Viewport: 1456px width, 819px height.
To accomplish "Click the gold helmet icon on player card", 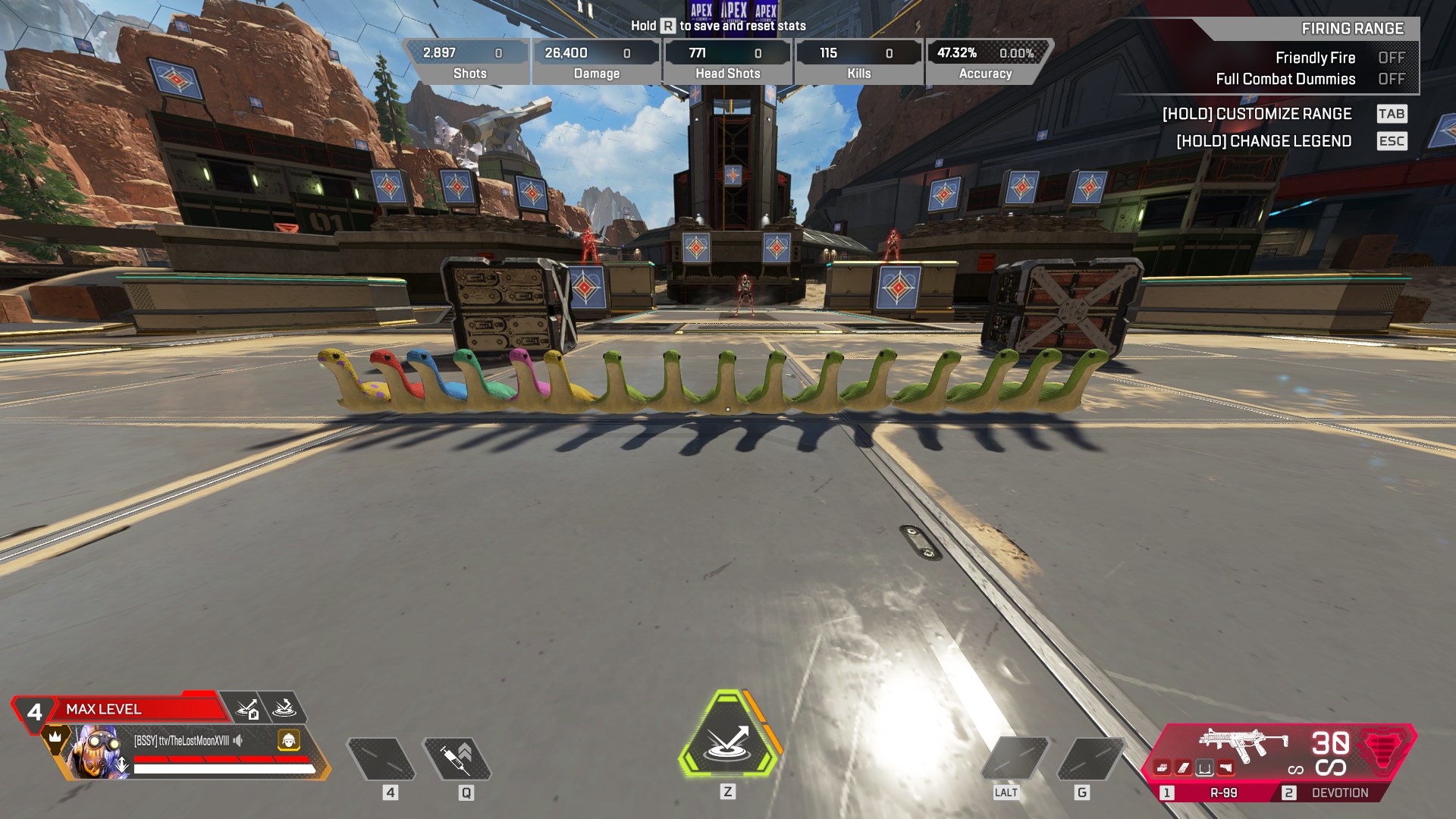I will [x=288, y=740].
